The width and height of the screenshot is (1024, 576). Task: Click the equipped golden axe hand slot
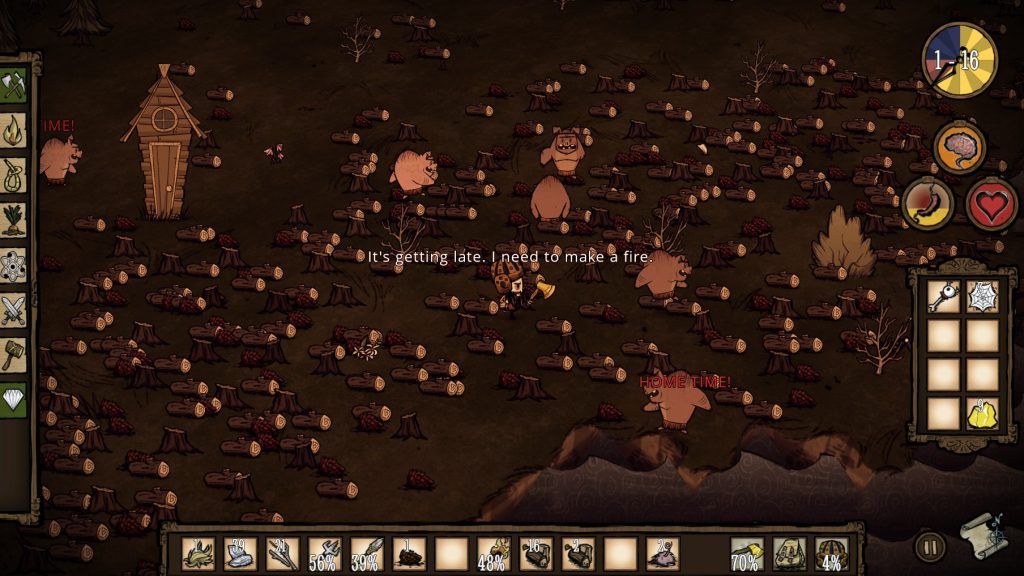click(x=747, y=553)
